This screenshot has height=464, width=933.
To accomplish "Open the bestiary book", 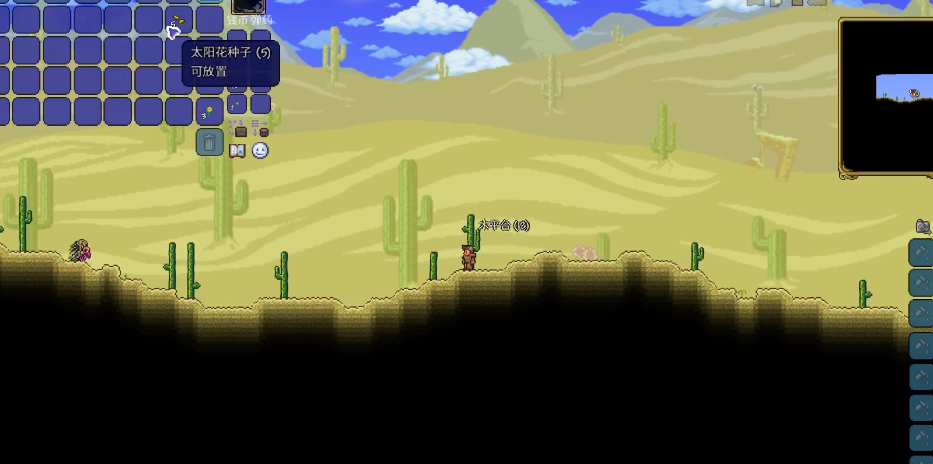I will (237, 151).
